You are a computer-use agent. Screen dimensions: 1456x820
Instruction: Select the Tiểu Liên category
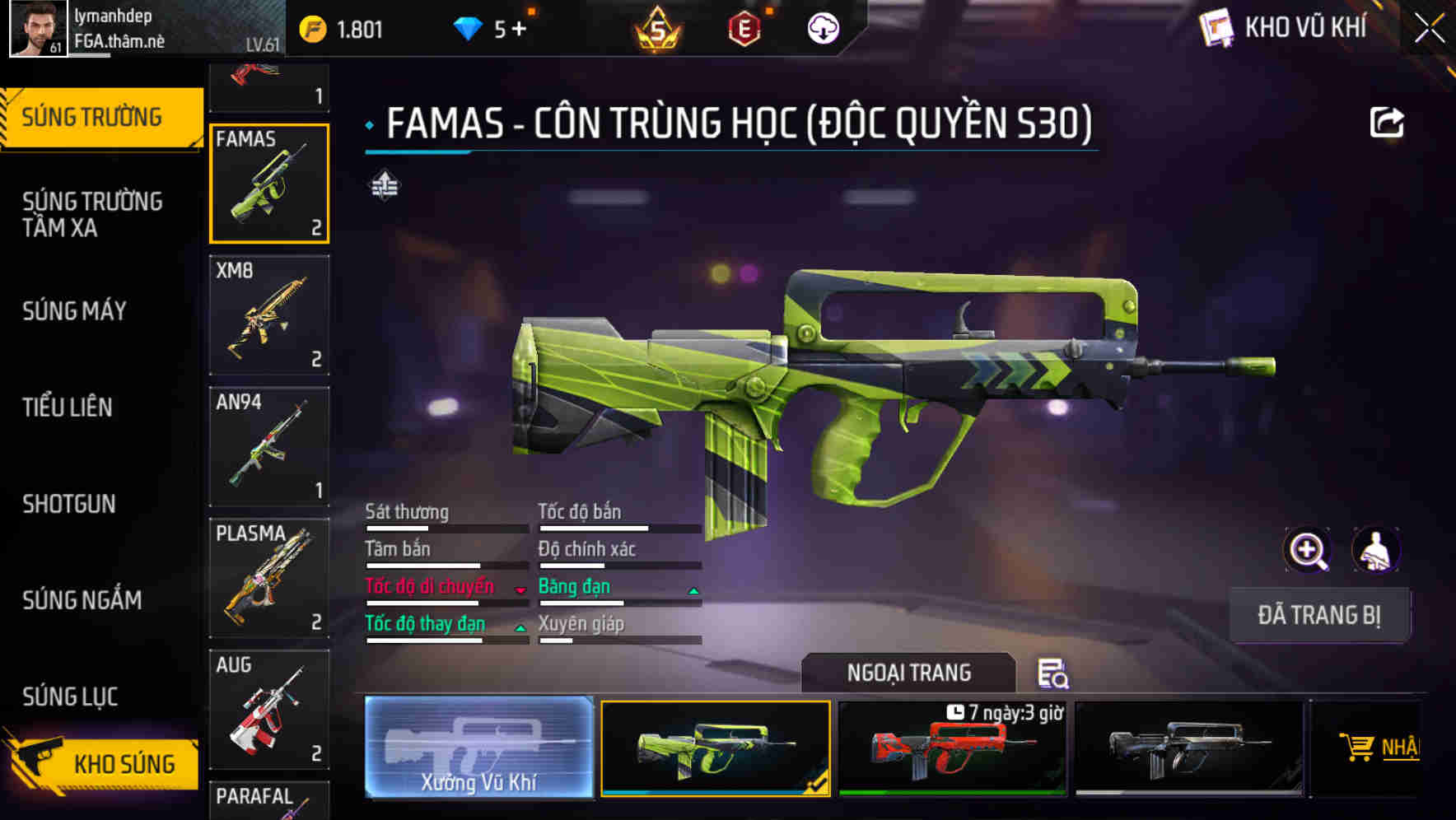pos(68,407)
